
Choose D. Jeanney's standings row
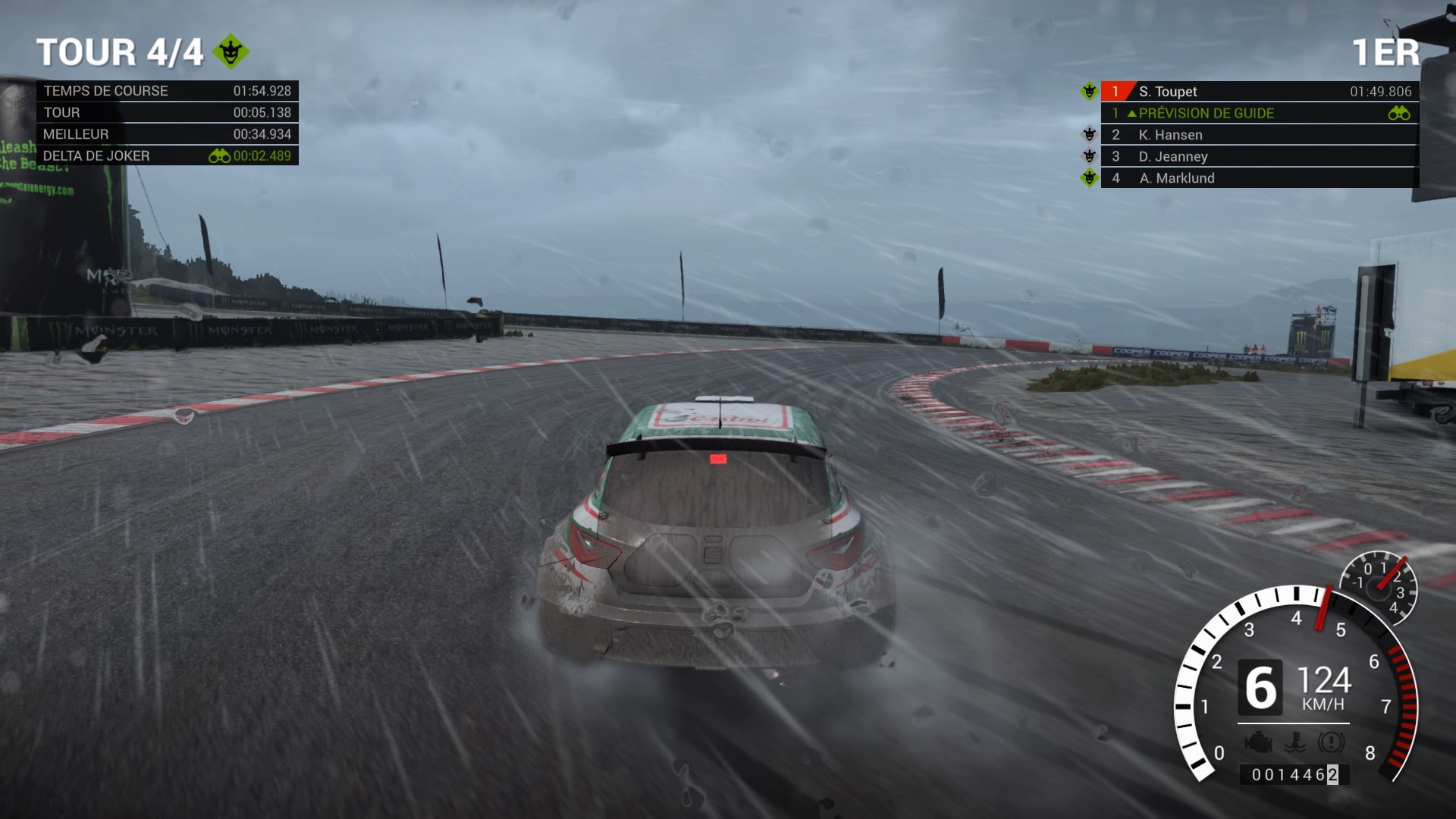pyautogui.click(x=1259, y=157)
